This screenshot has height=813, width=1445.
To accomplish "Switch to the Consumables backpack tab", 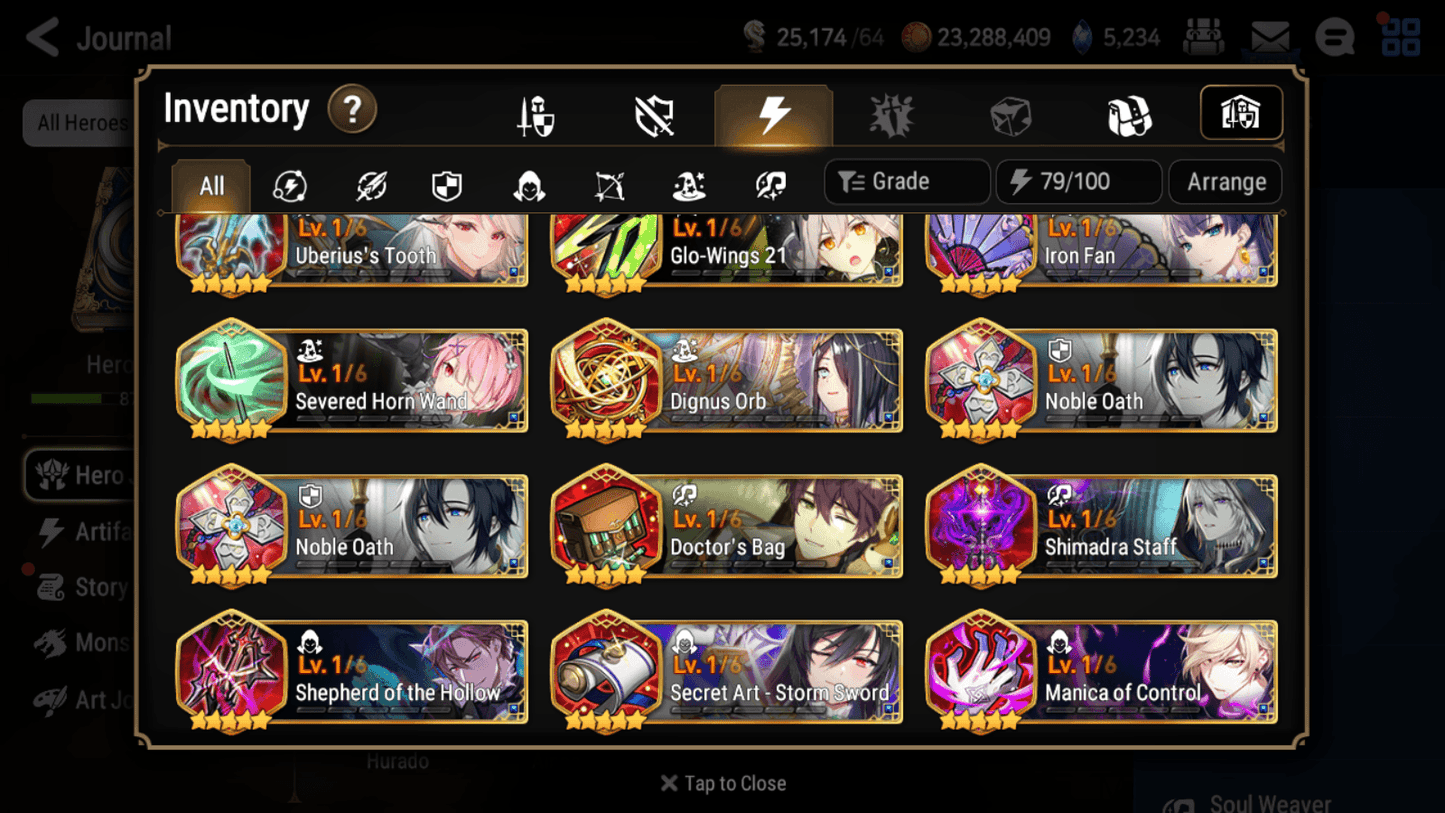I will (1129, 113).
